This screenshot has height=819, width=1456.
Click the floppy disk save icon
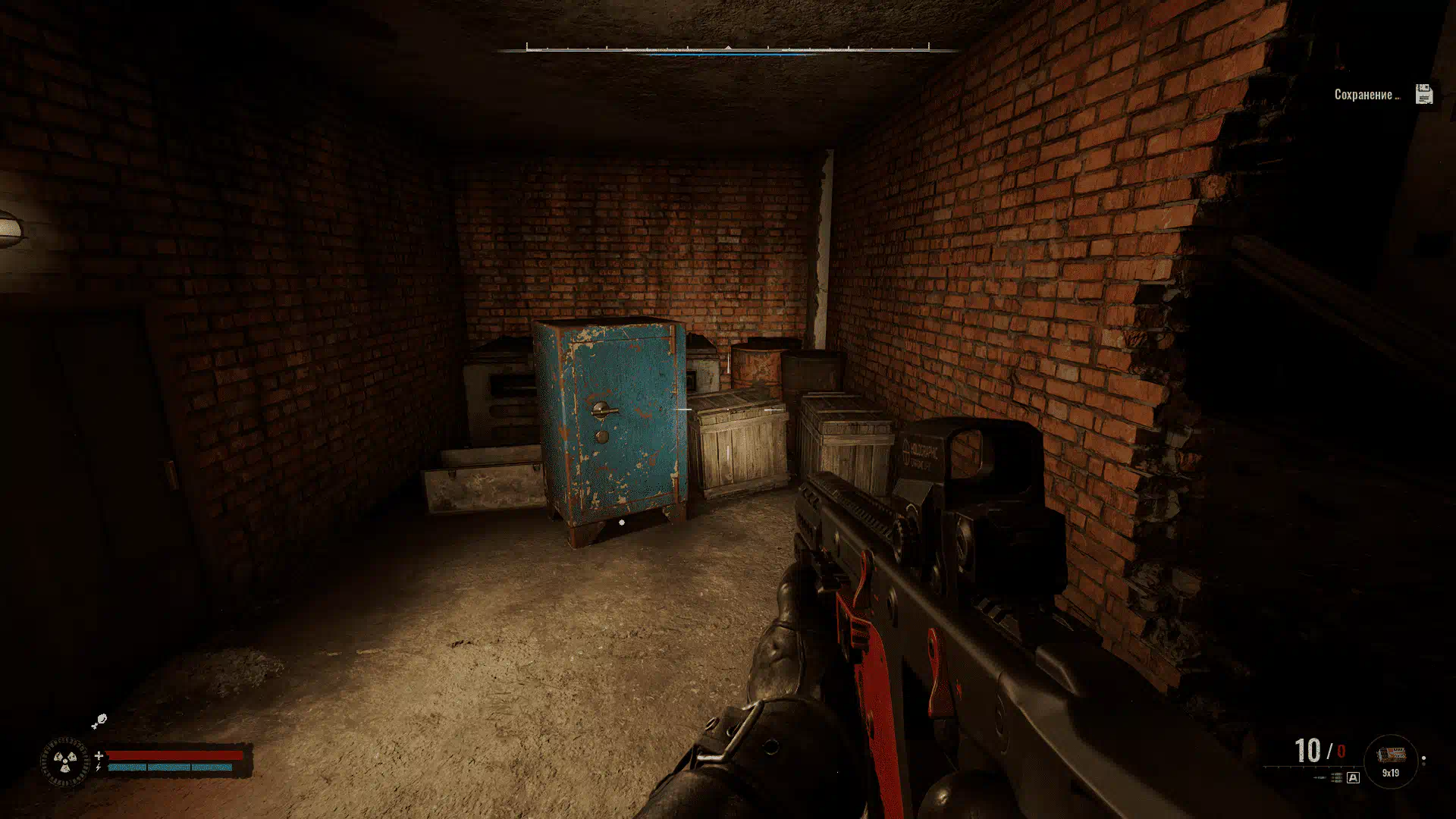click(x=1423, y=94)
